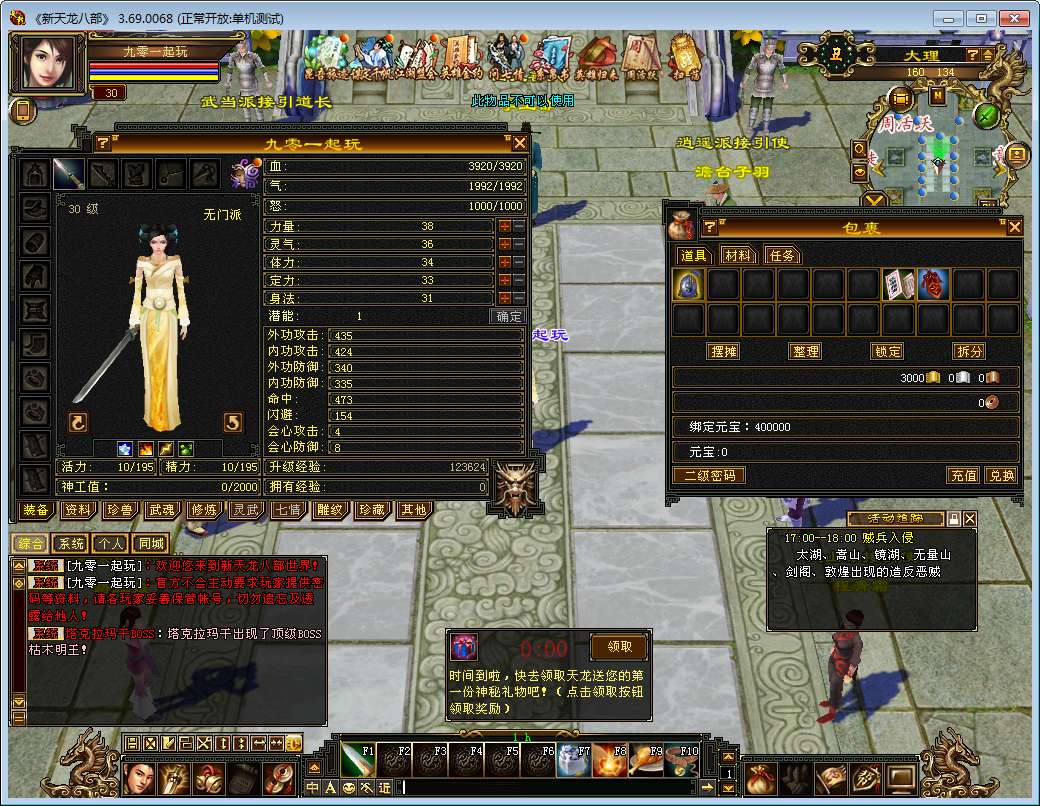
Task: Activate the F1 sword skill slot
Action: coord(357,760)
